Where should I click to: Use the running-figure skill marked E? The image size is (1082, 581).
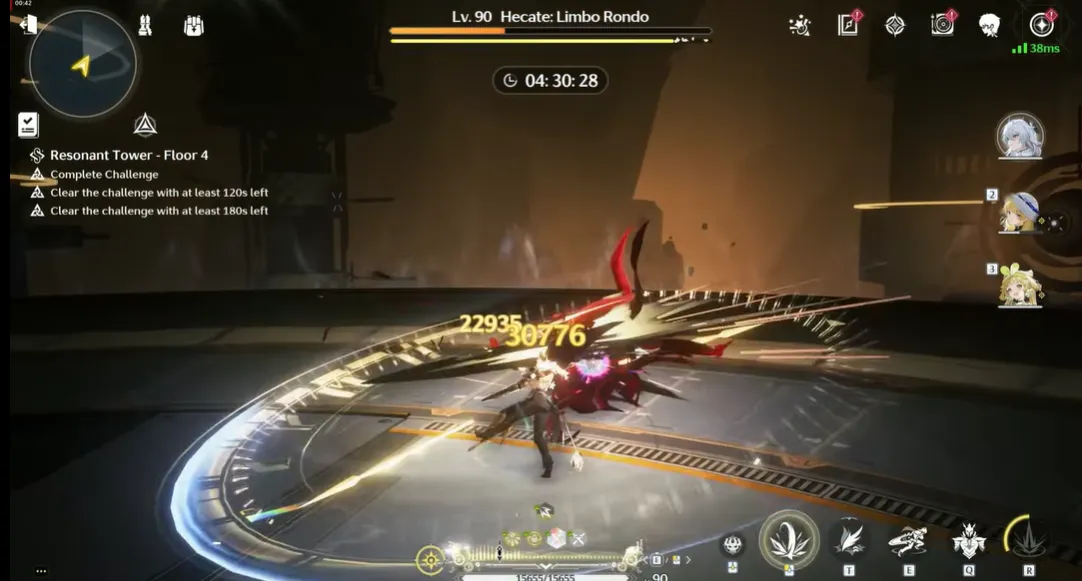(x=908, y=541)
